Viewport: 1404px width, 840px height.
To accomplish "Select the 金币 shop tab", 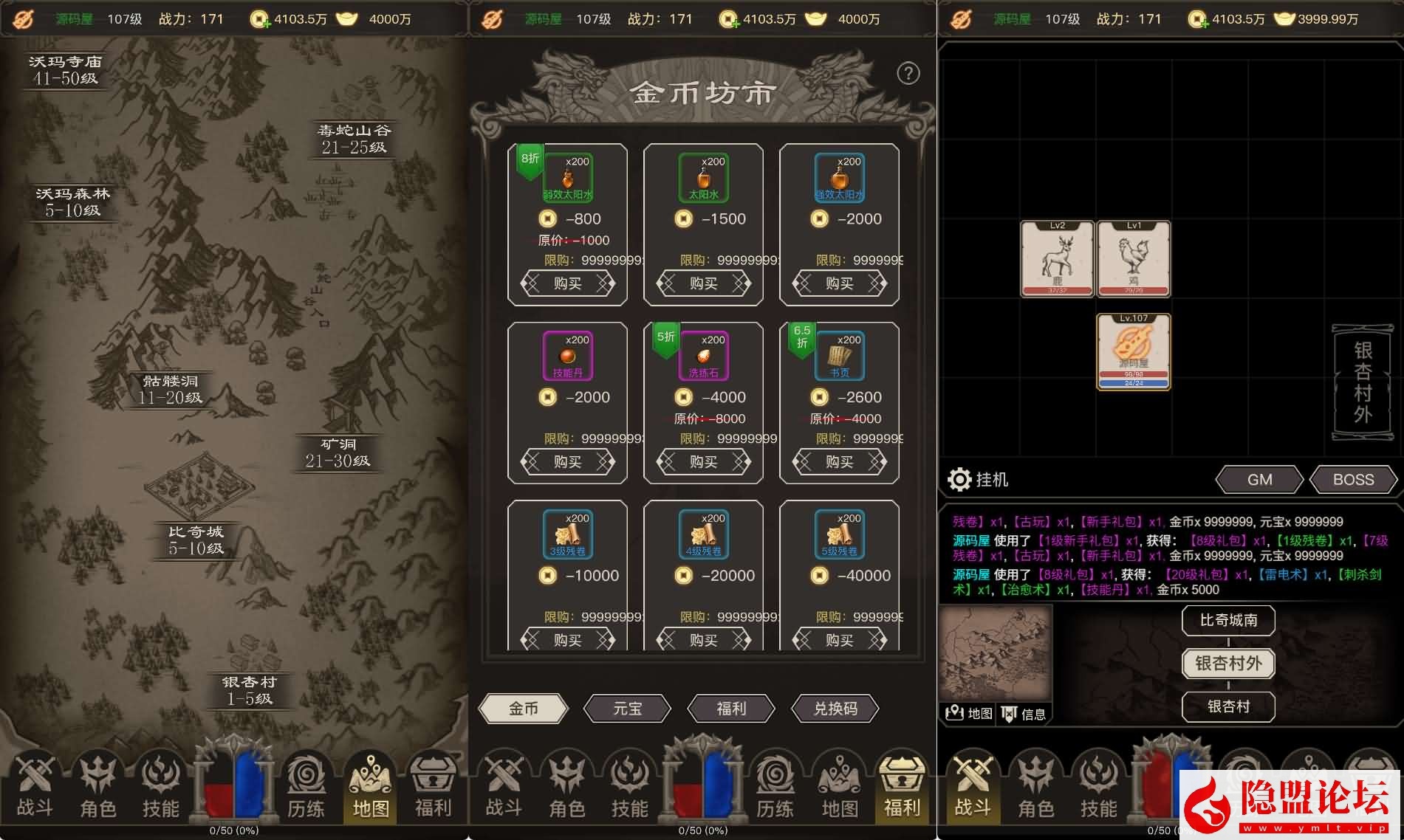I will 523,709.
